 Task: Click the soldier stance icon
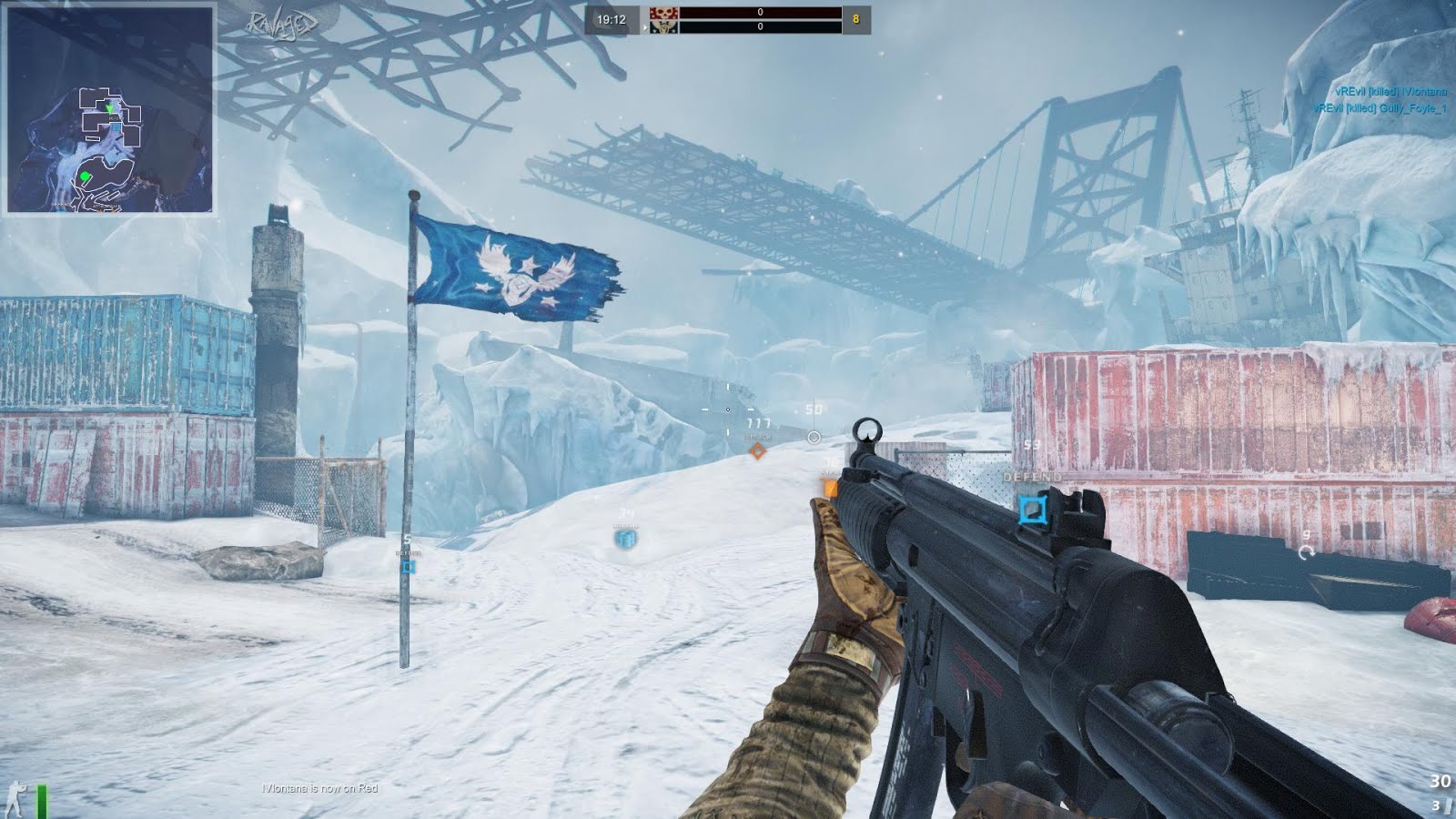click(x=16, y=798)
